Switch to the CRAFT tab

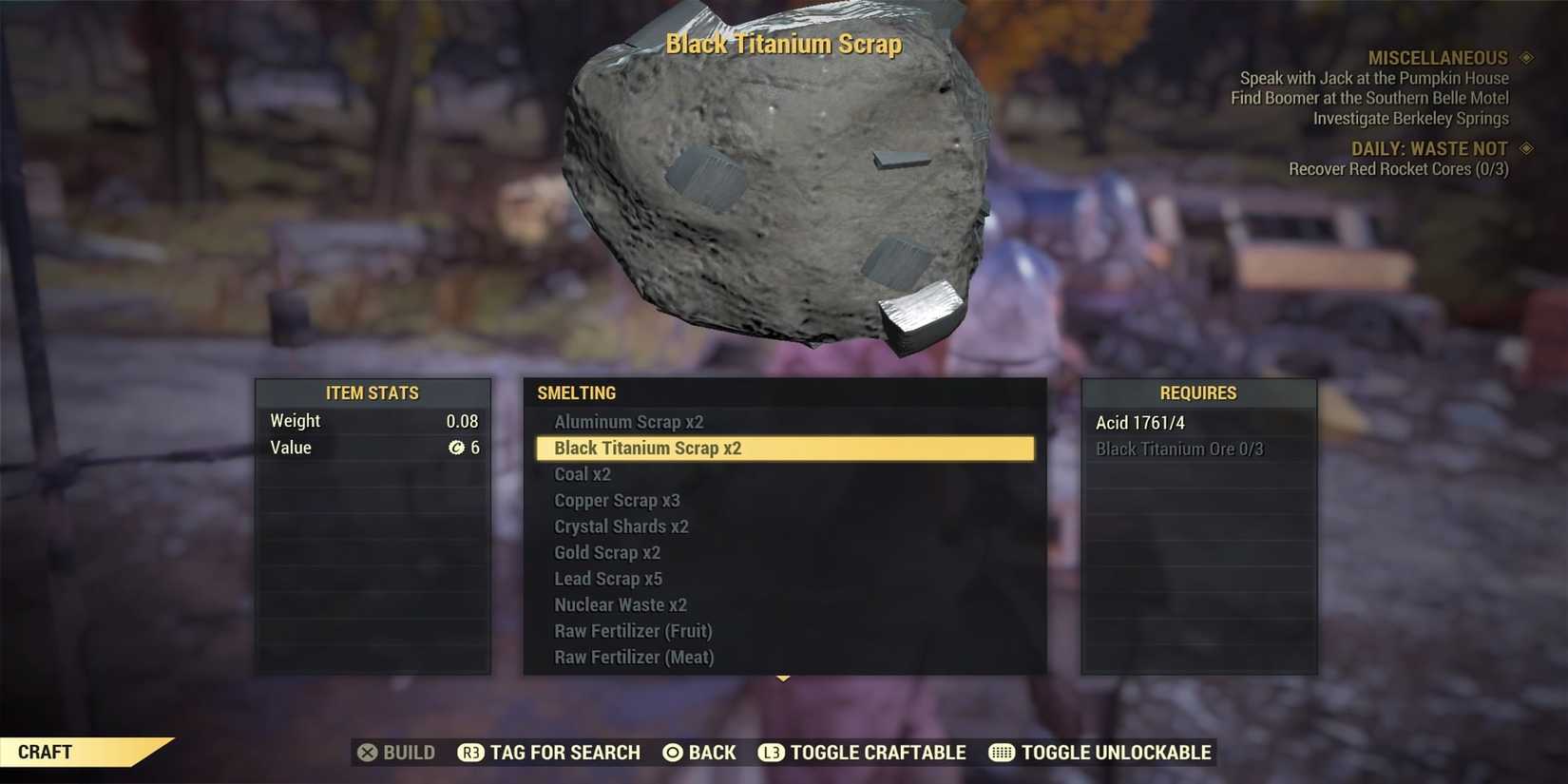46,751
